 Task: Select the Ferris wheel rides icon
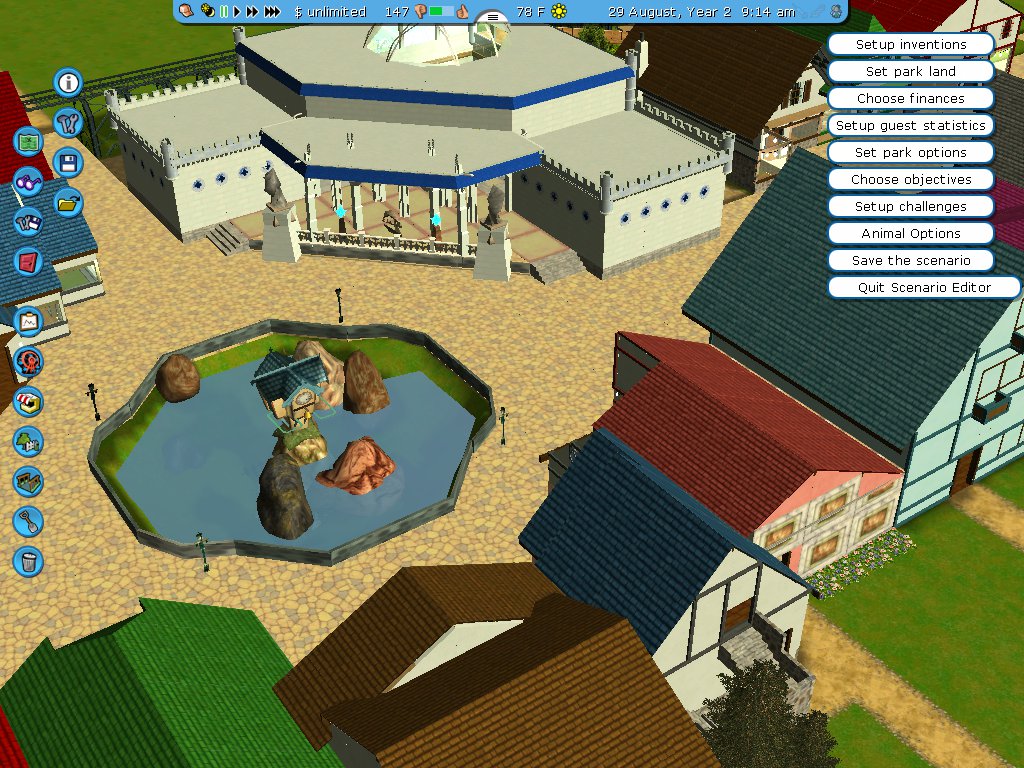click(x=28, y=360)
